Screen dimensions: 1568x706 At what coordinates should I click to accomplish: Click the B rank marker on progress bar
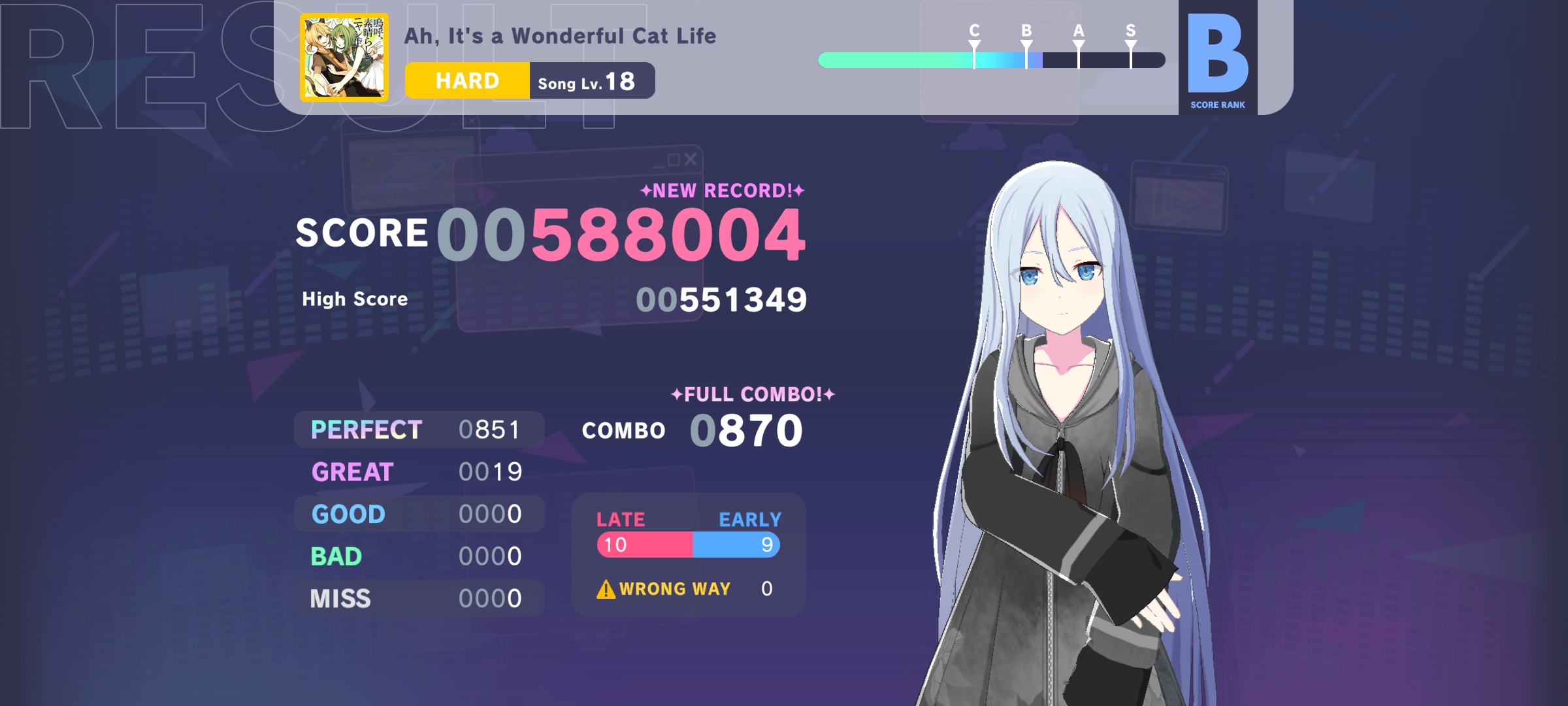click(1026, 44)
